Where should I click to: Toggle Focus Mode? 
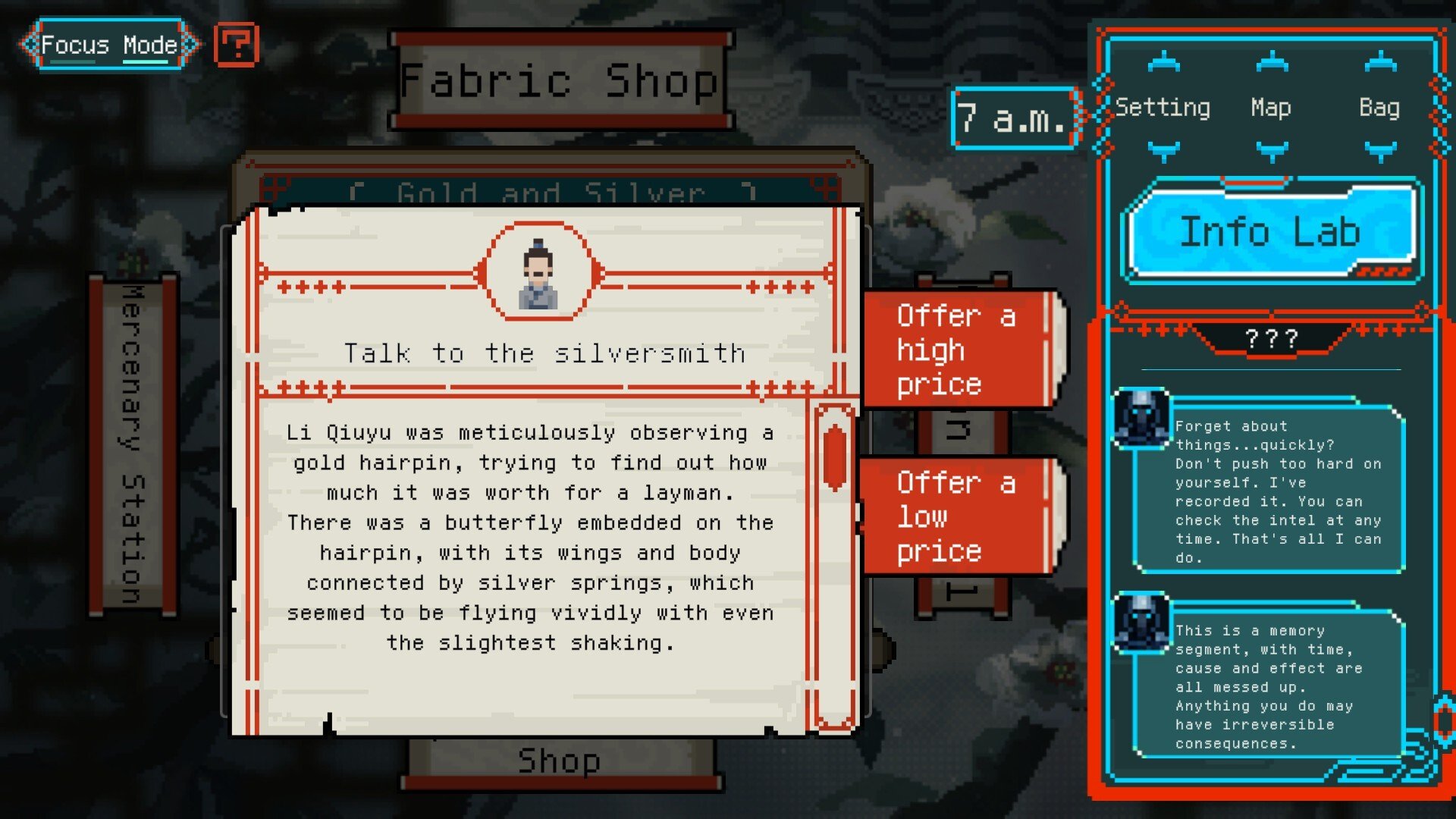point(109,45)
